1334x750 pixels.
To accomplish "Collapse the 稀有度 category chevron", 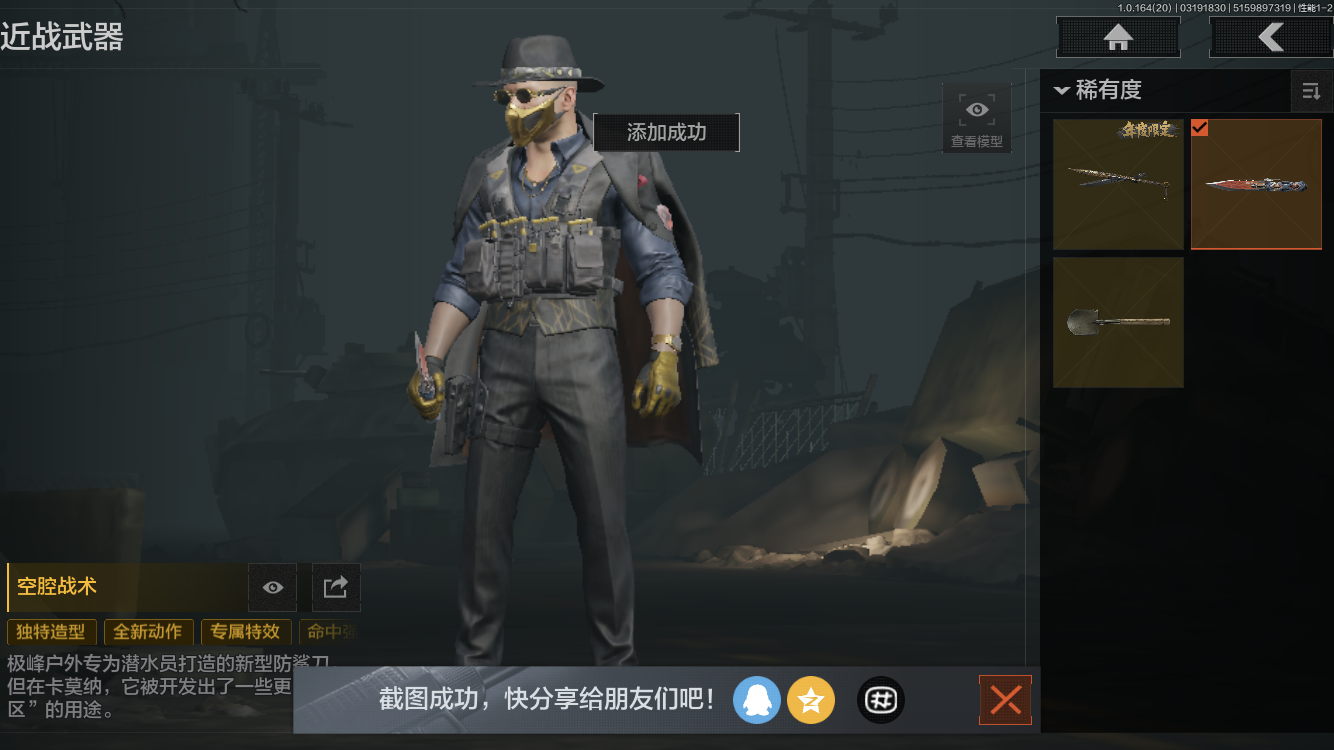I will [1062, 90].
